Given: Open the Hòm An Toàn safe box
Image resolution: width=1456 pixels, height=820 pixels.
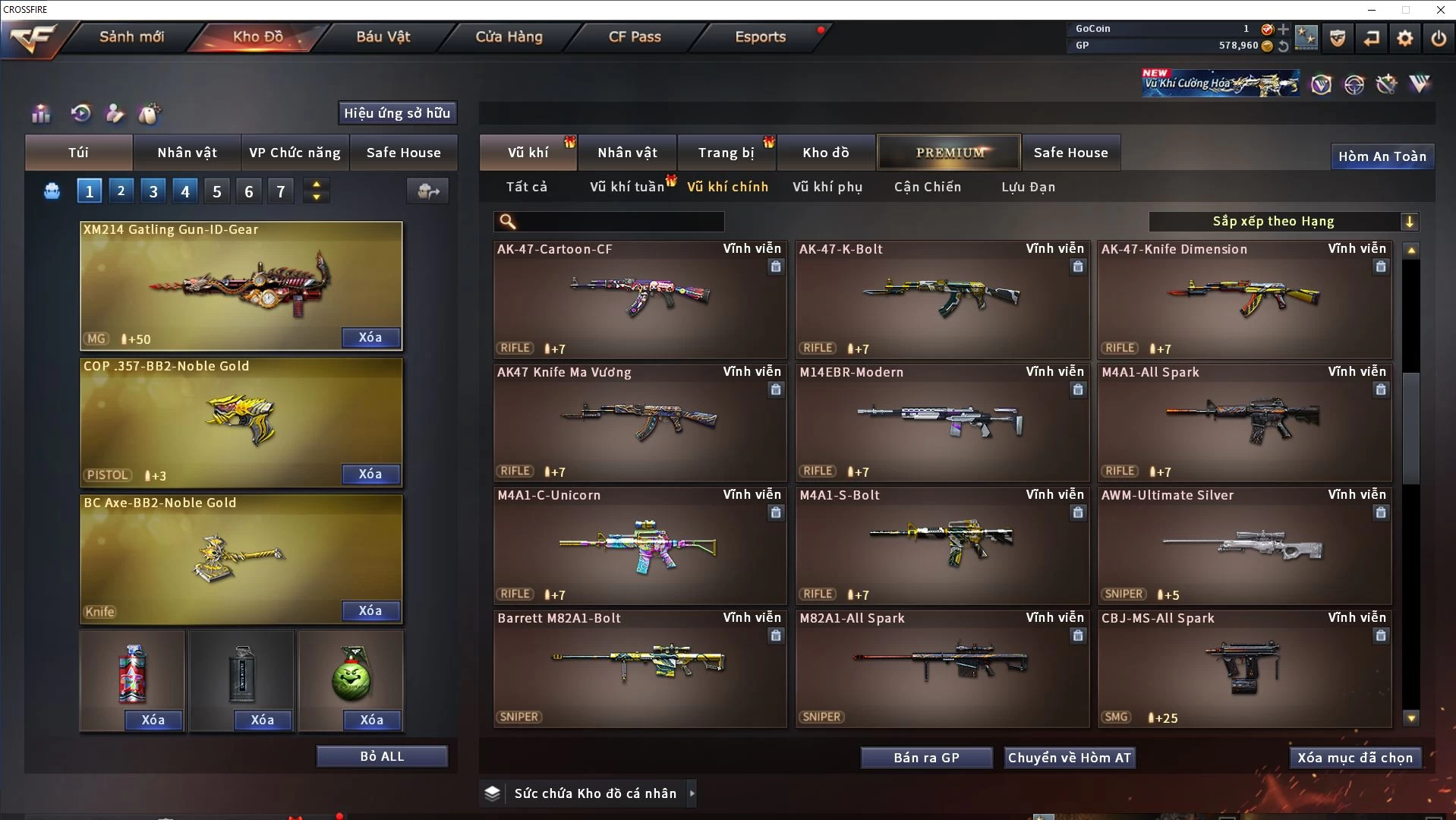Looking at the screenshot, I should point(1382,156).
